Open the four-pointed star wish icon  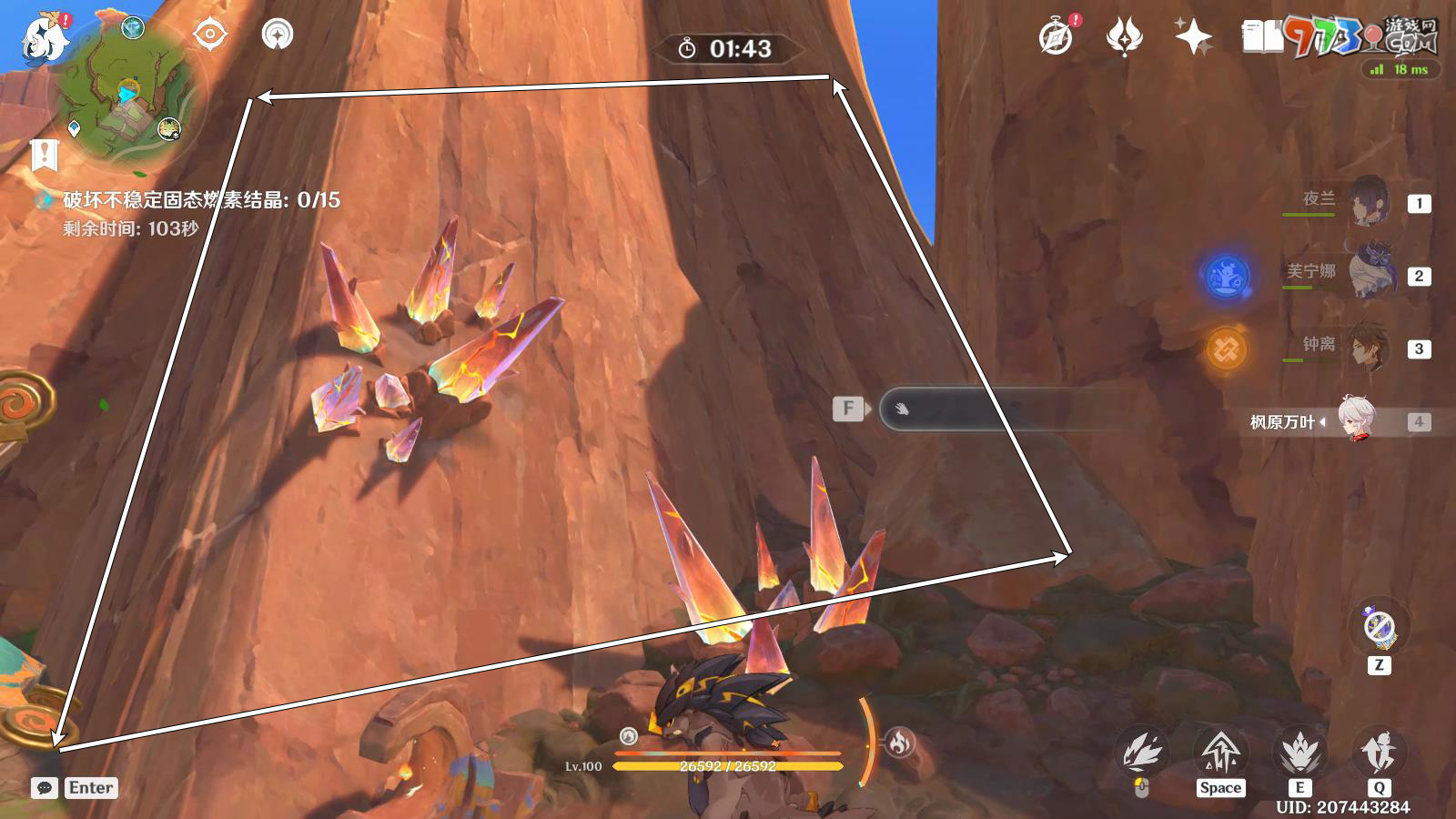click(x=1193, y=37)
